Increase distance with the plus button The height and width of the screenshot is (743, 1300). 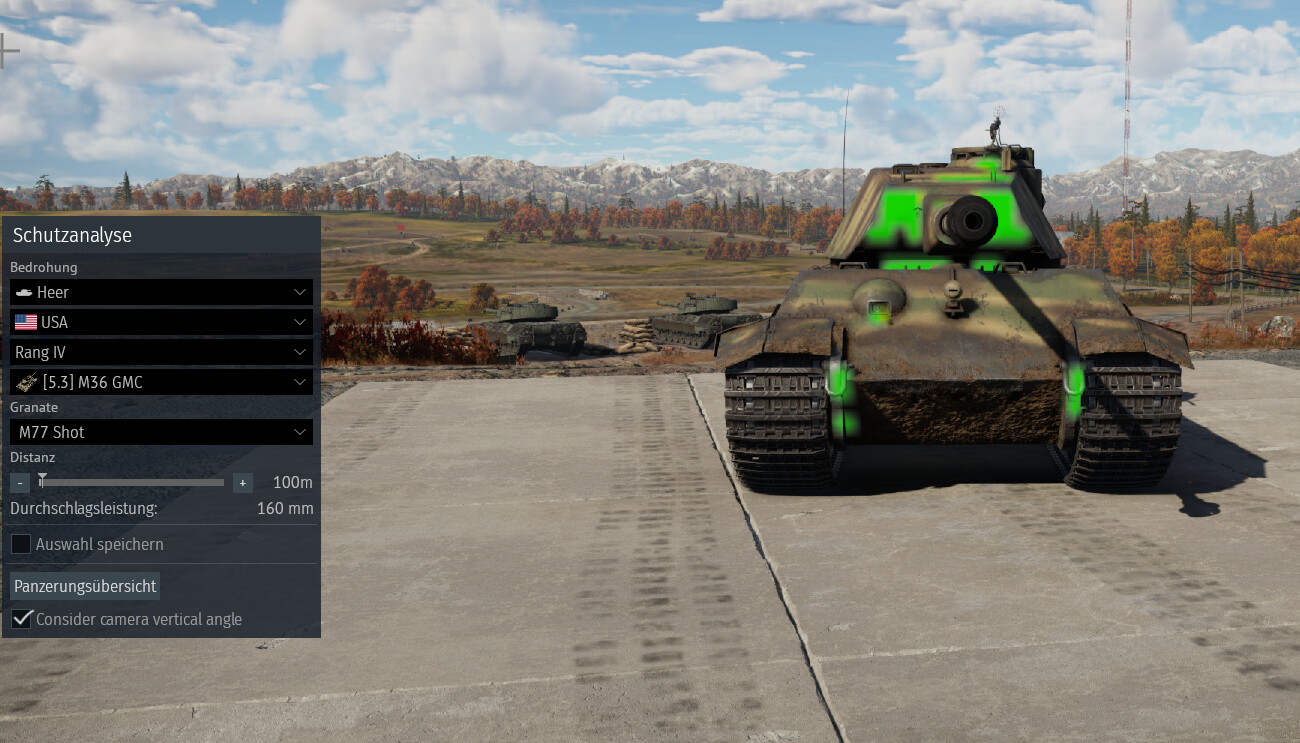point(242,483)
